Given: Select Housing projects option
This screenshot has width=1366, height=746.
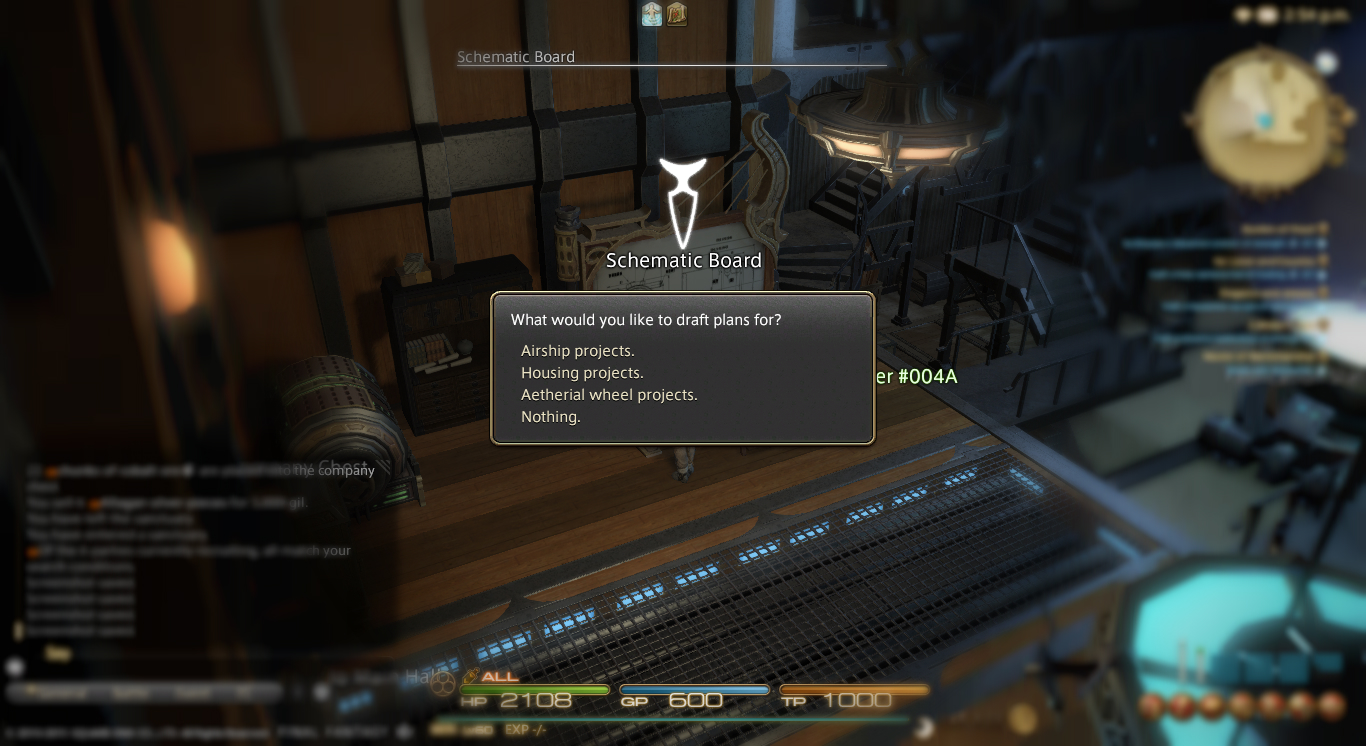Looking at the screenshot, I should pyautogui.click(x=582, y=373).
